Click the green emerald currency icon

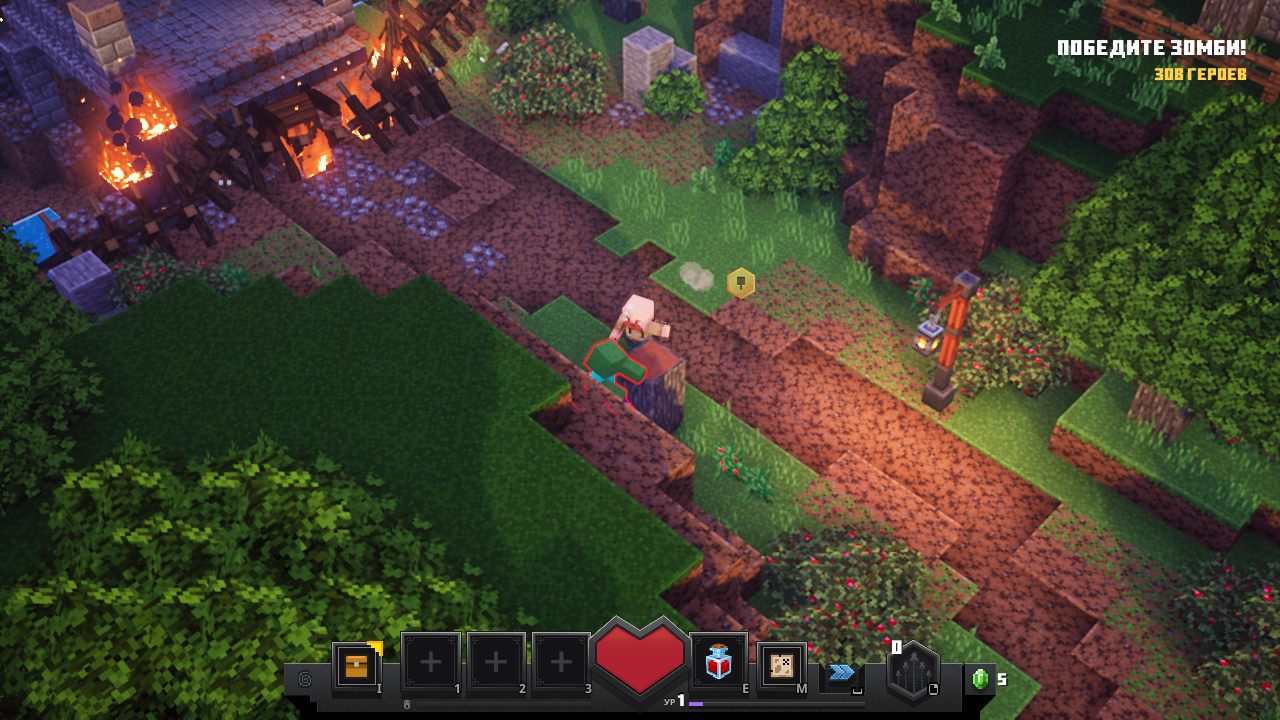point(980,679)
